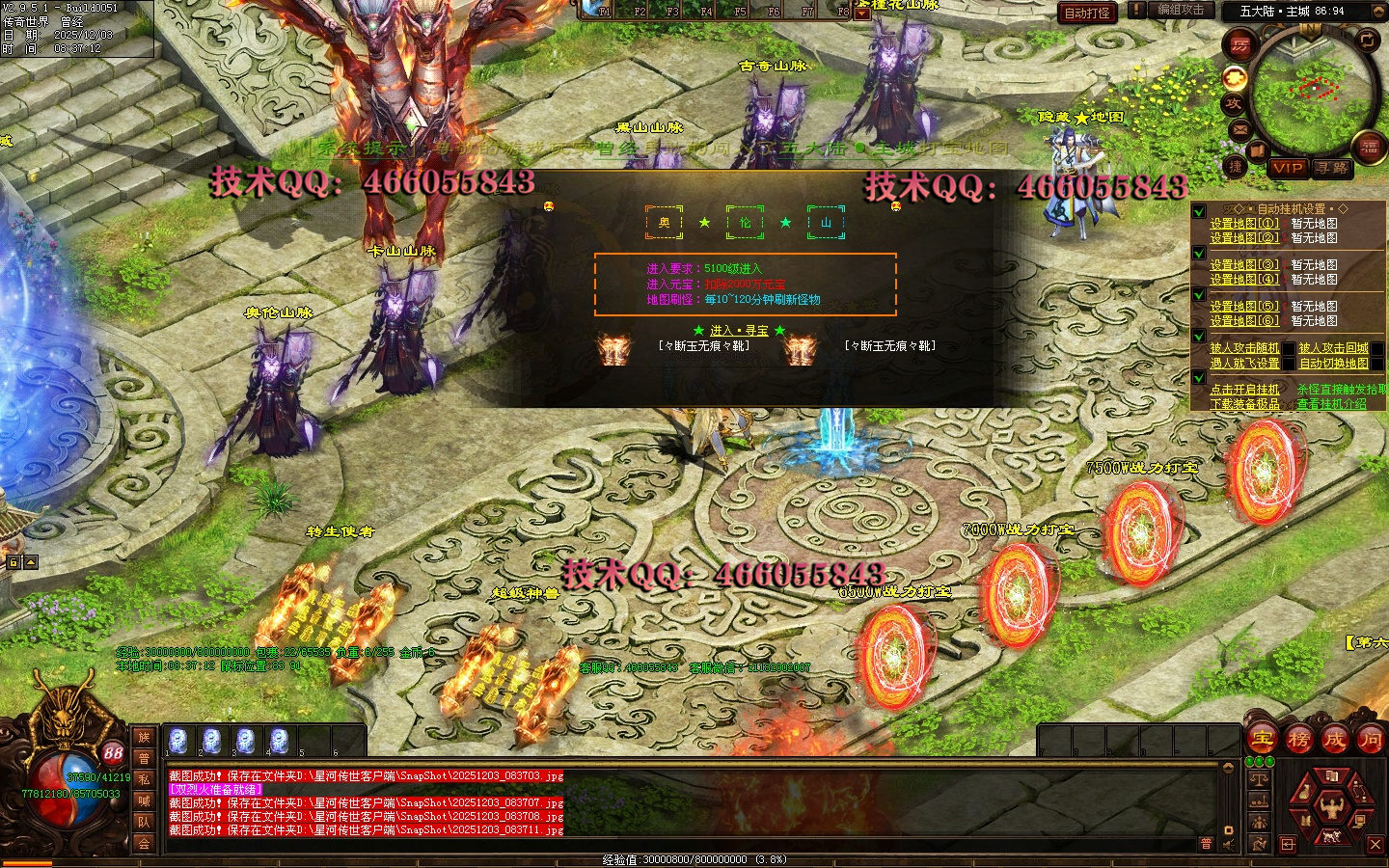Viewport: 1389px width, 868px height.
Task: Tick the 被人攻击回城 checkbox
Action: pyautogui.click(x=1377, y=348)
